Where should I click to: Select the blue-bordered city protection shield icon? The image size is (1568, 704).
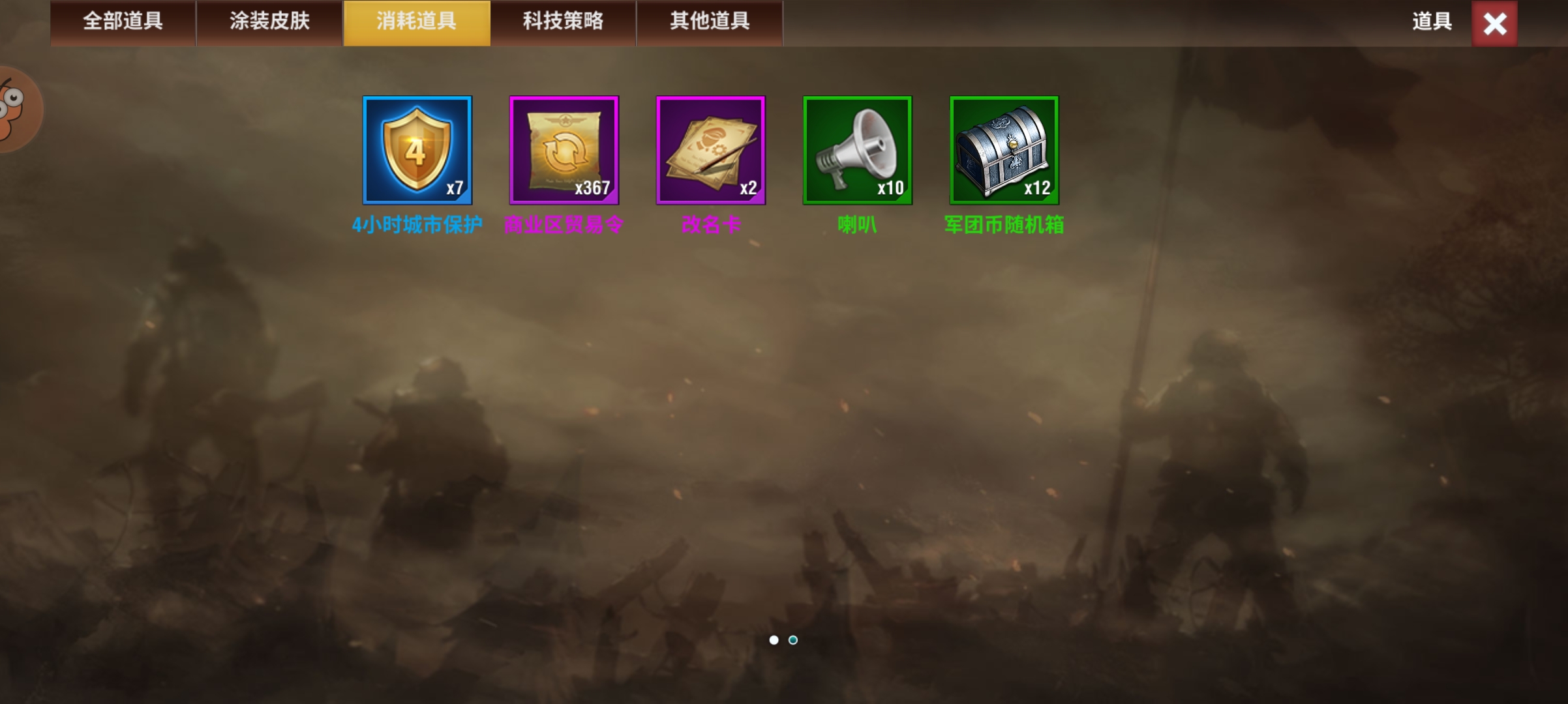(x=417, y=150)
